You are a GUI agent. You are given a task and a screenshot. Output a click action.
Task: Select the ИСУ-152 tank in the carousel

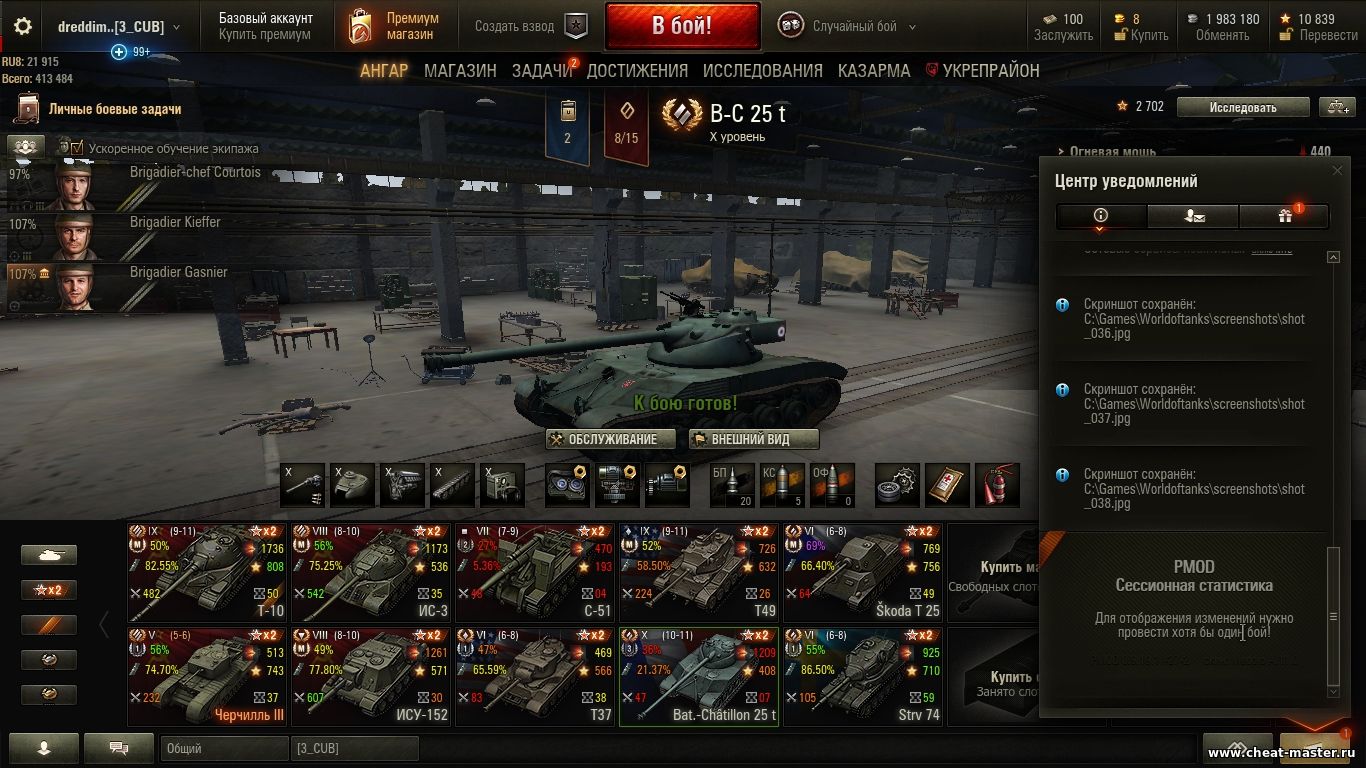371,676
